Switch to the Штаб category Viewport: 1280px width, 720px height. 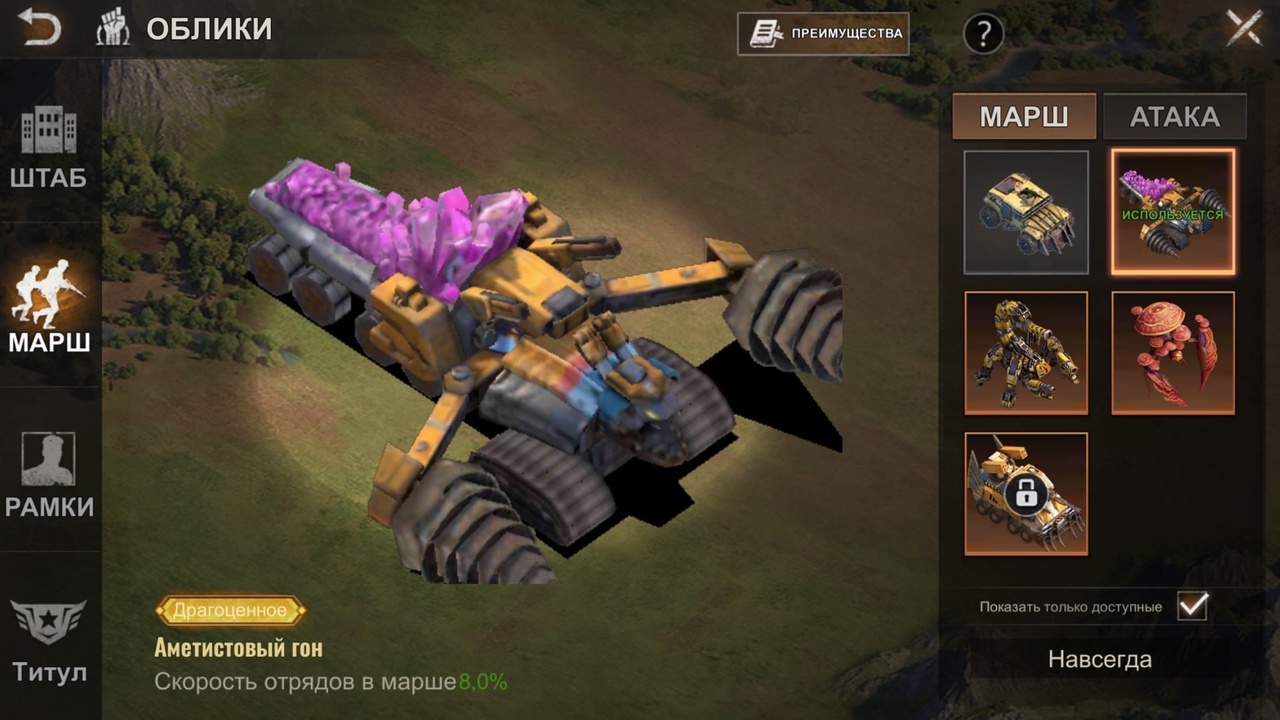[49, 148]
